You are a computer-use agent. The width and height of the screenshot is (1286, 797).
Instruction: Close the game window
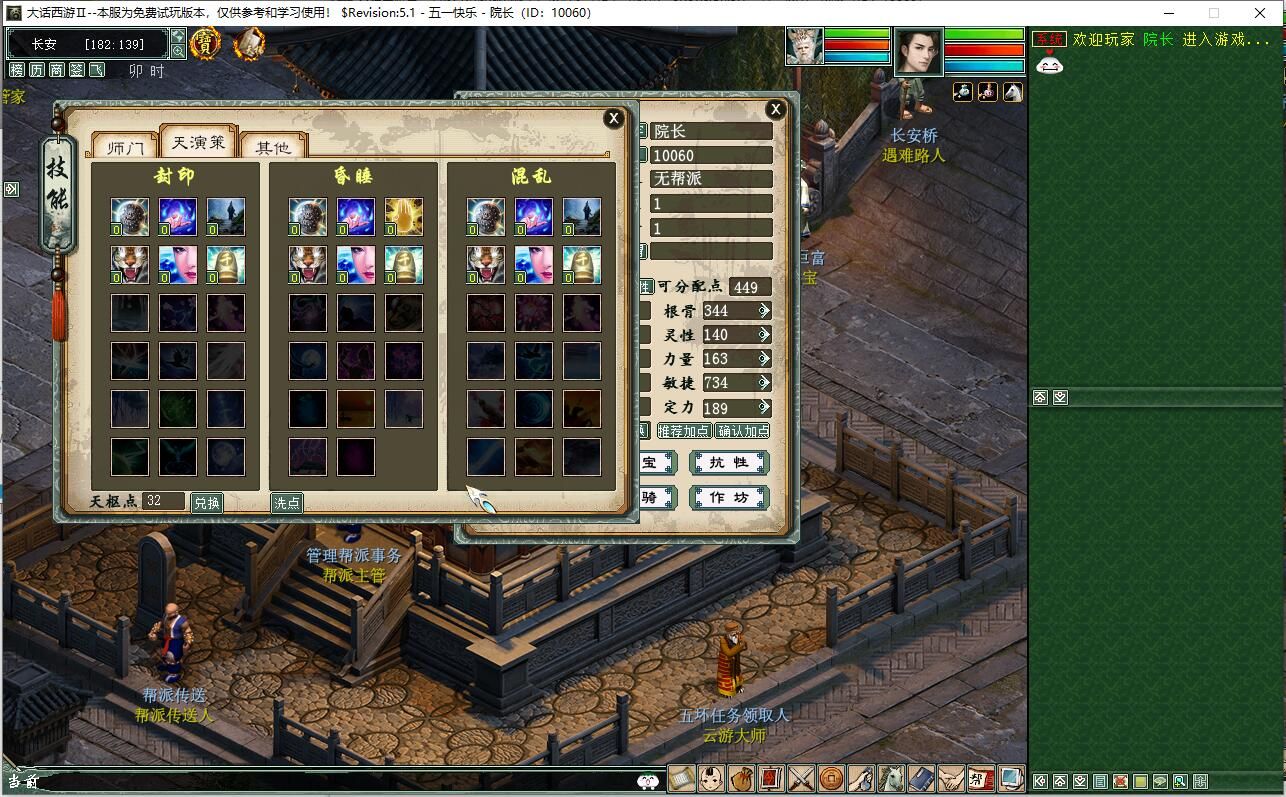pos(1260,13)
